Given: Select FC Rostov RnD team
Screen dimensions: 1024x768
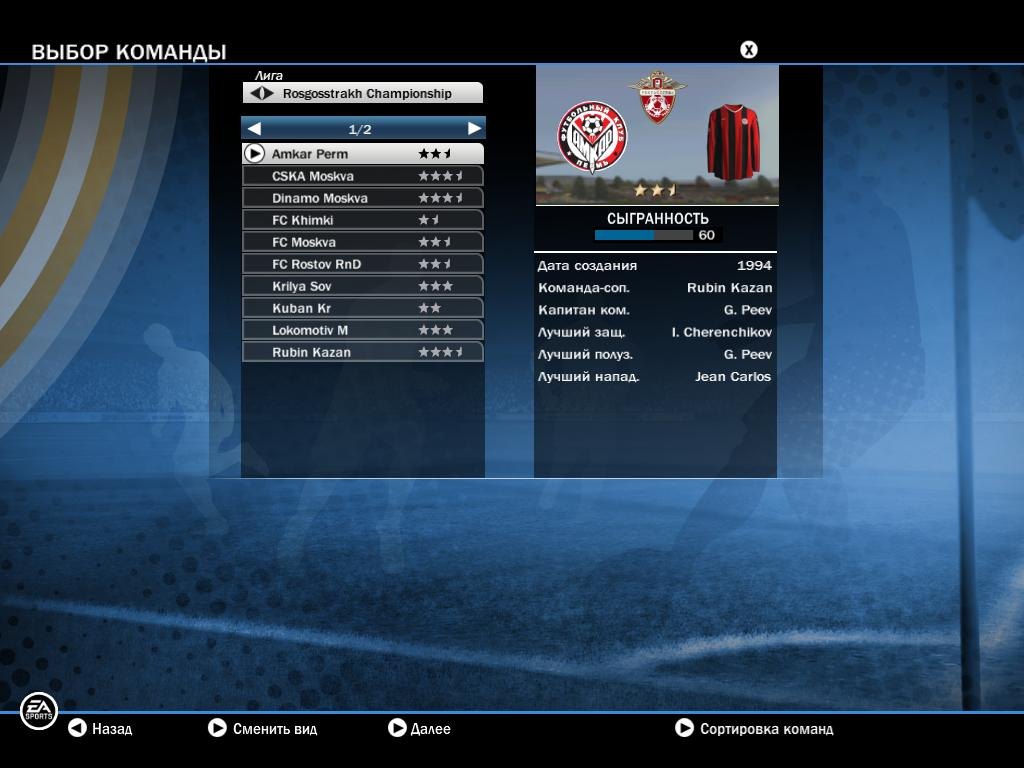Looking at the screenshot, I should click(x=362, y=264).
